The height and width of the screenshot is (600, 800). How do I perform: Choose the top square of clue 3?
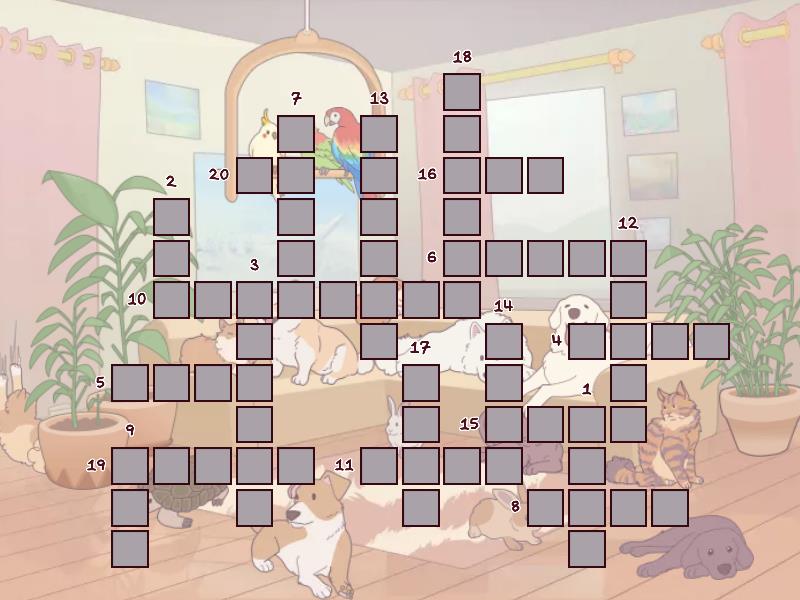pos(255,299)
